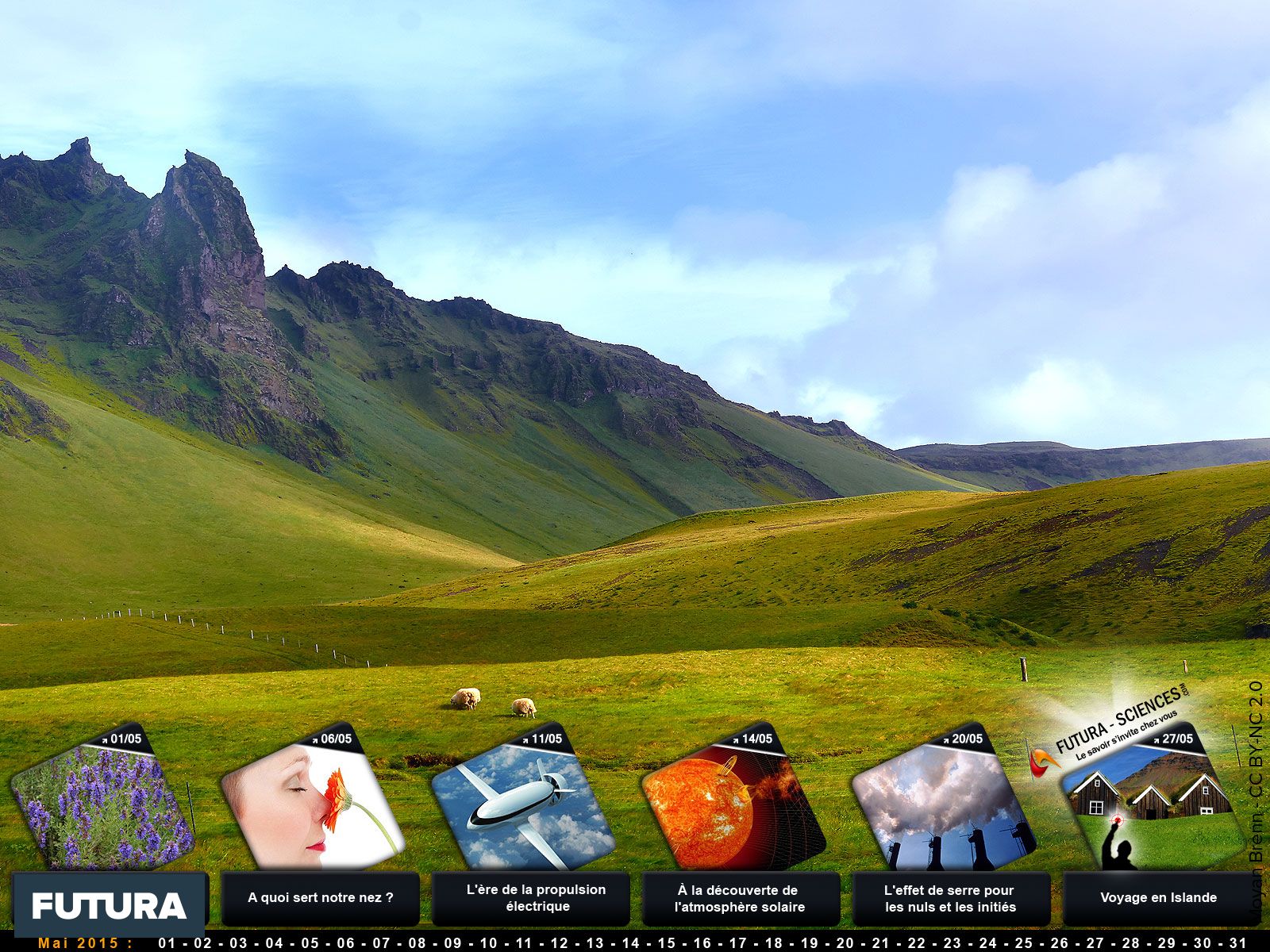Select "À la découverte de l'atmosphère solaire"
The width and height of the screenshot is (1270, 952).
pyautogui.click(x=739, y=898)
